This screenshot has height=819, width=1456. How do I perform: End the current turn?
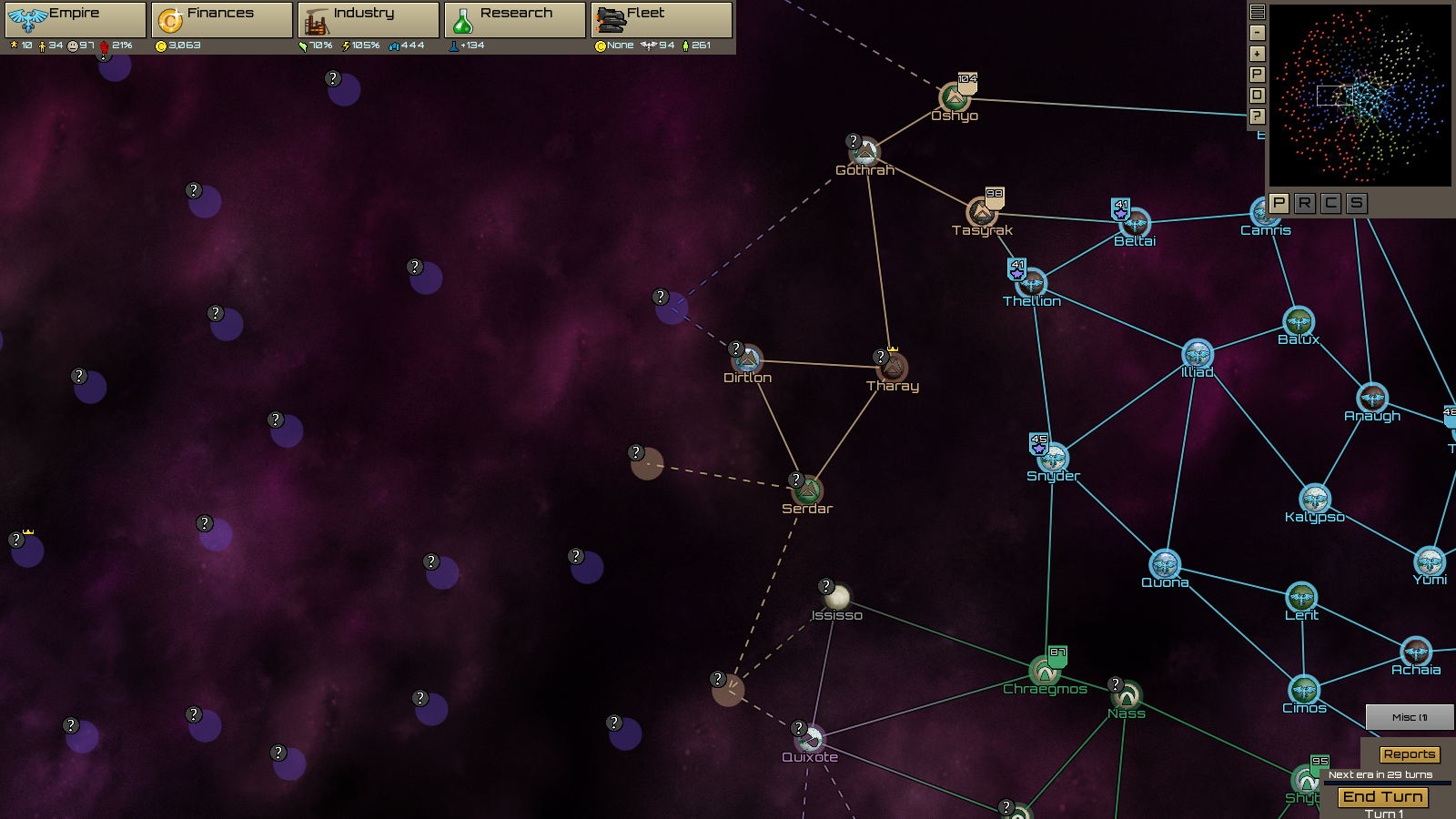[1382, 797]
